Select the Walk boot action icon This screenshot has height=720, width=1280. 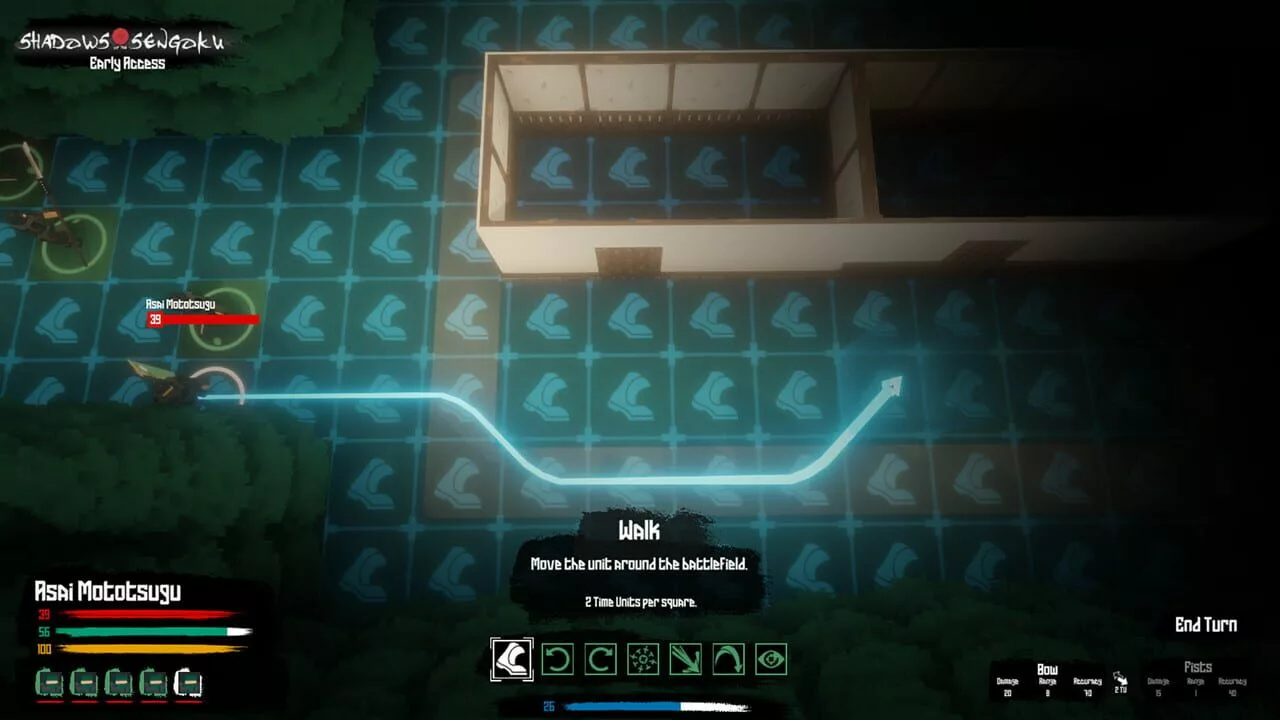512,659
